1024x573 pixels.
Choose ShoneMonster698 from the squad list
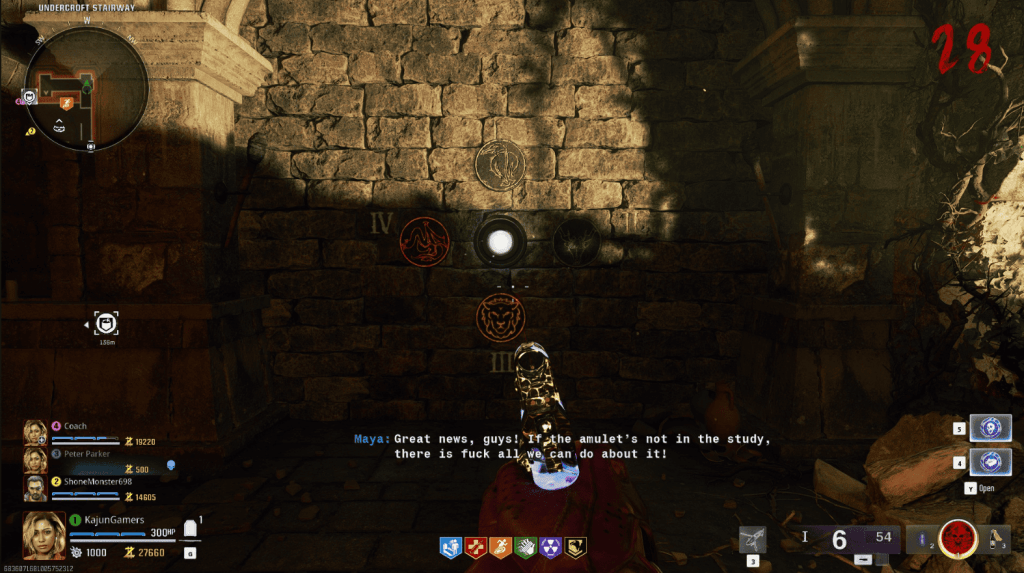(x=97, y=481)
